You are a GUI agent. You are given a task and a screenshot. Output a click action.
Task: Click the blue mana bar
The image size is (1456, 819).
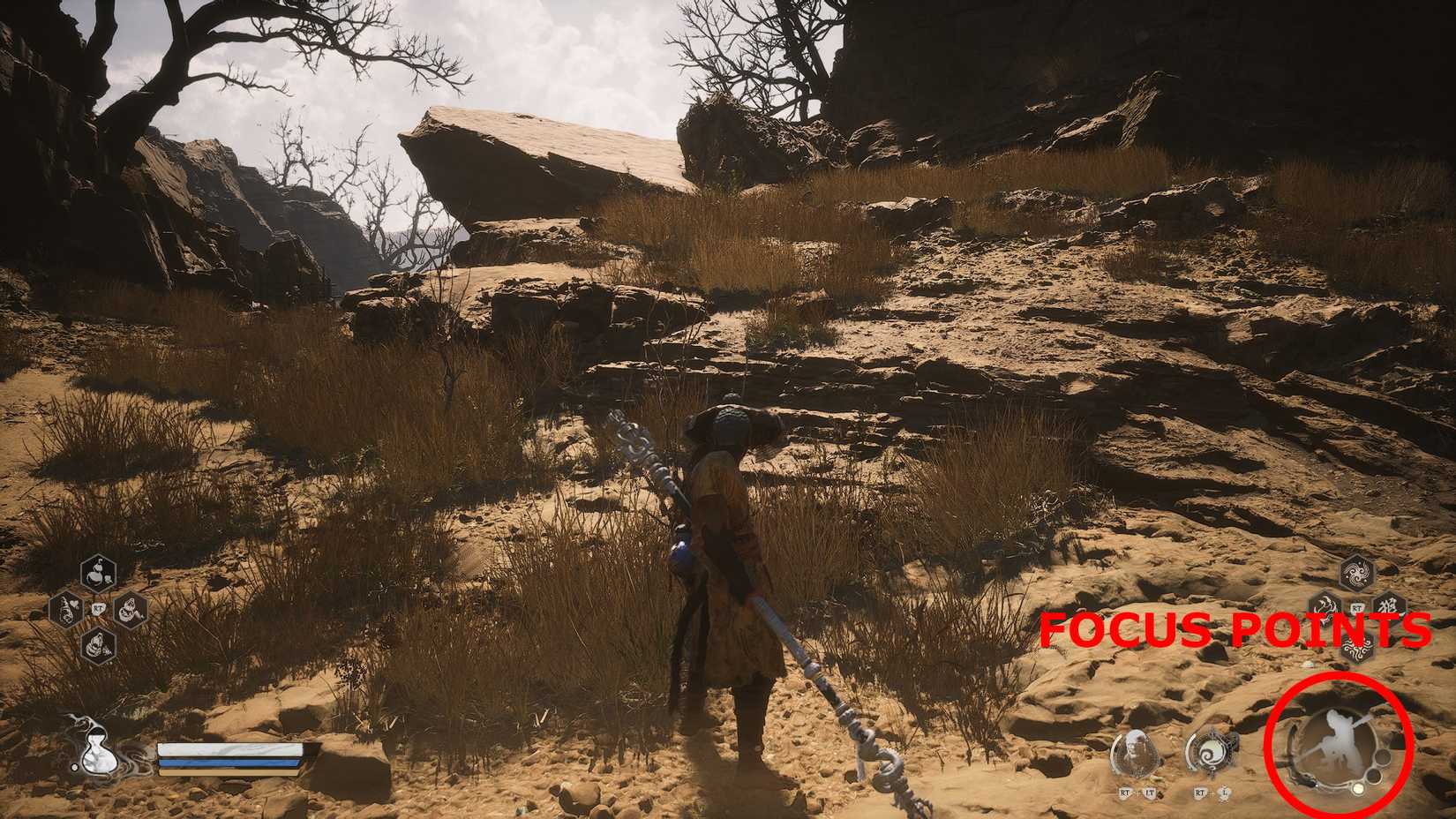click(229, 763)
